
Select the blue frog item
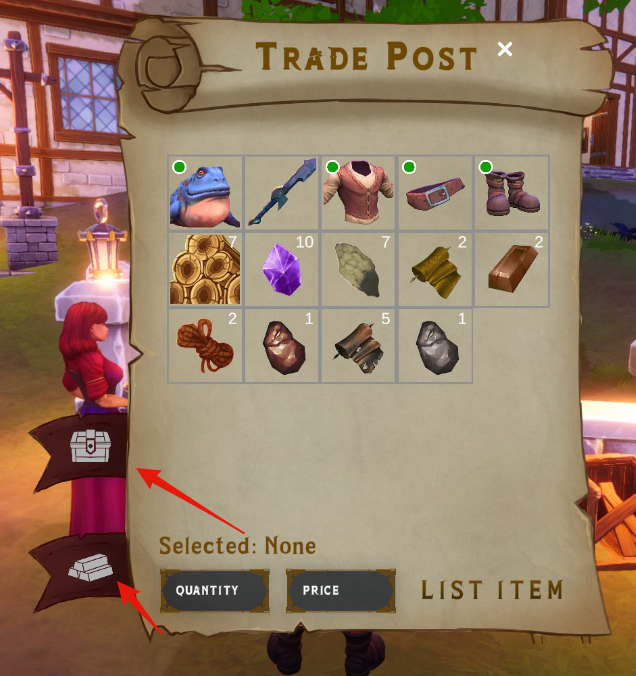206,193
